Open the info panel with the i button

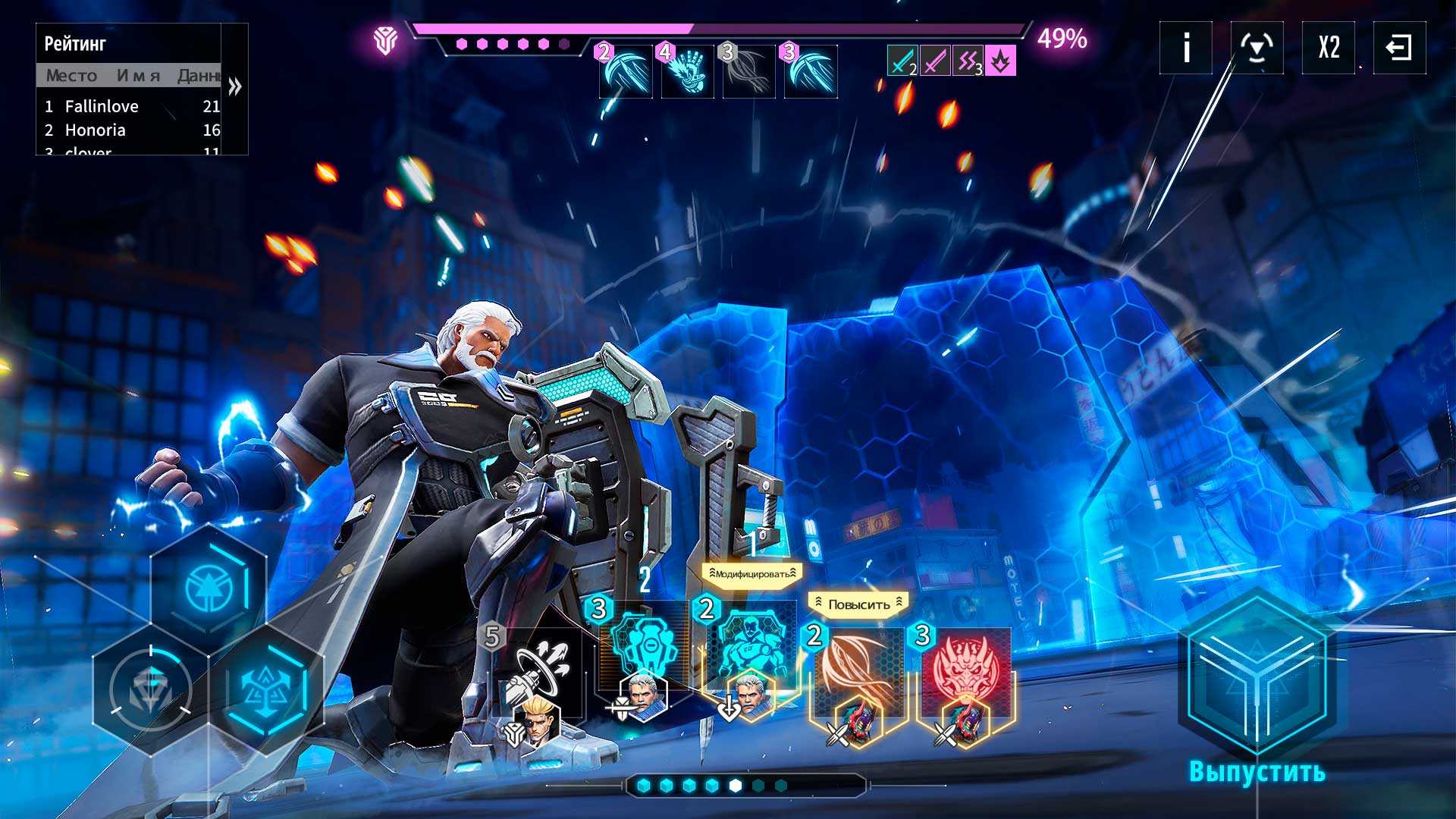(1186, 48)
